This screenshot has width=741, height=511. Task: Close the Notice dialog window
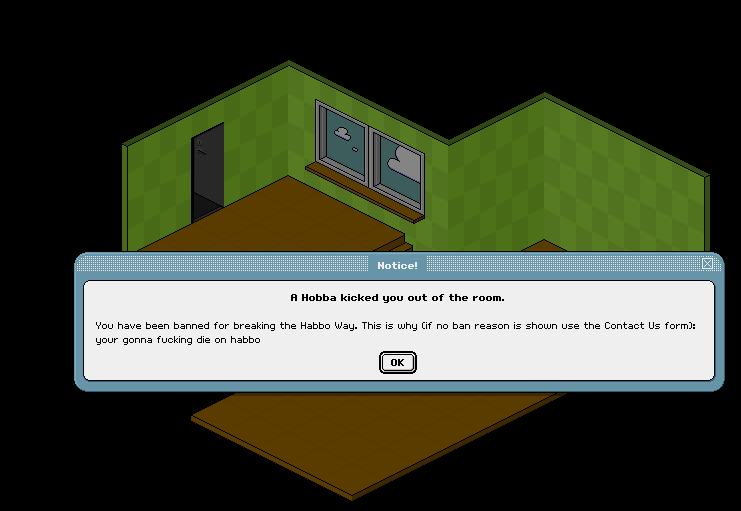pyautogui.click(x=708, y=264)
